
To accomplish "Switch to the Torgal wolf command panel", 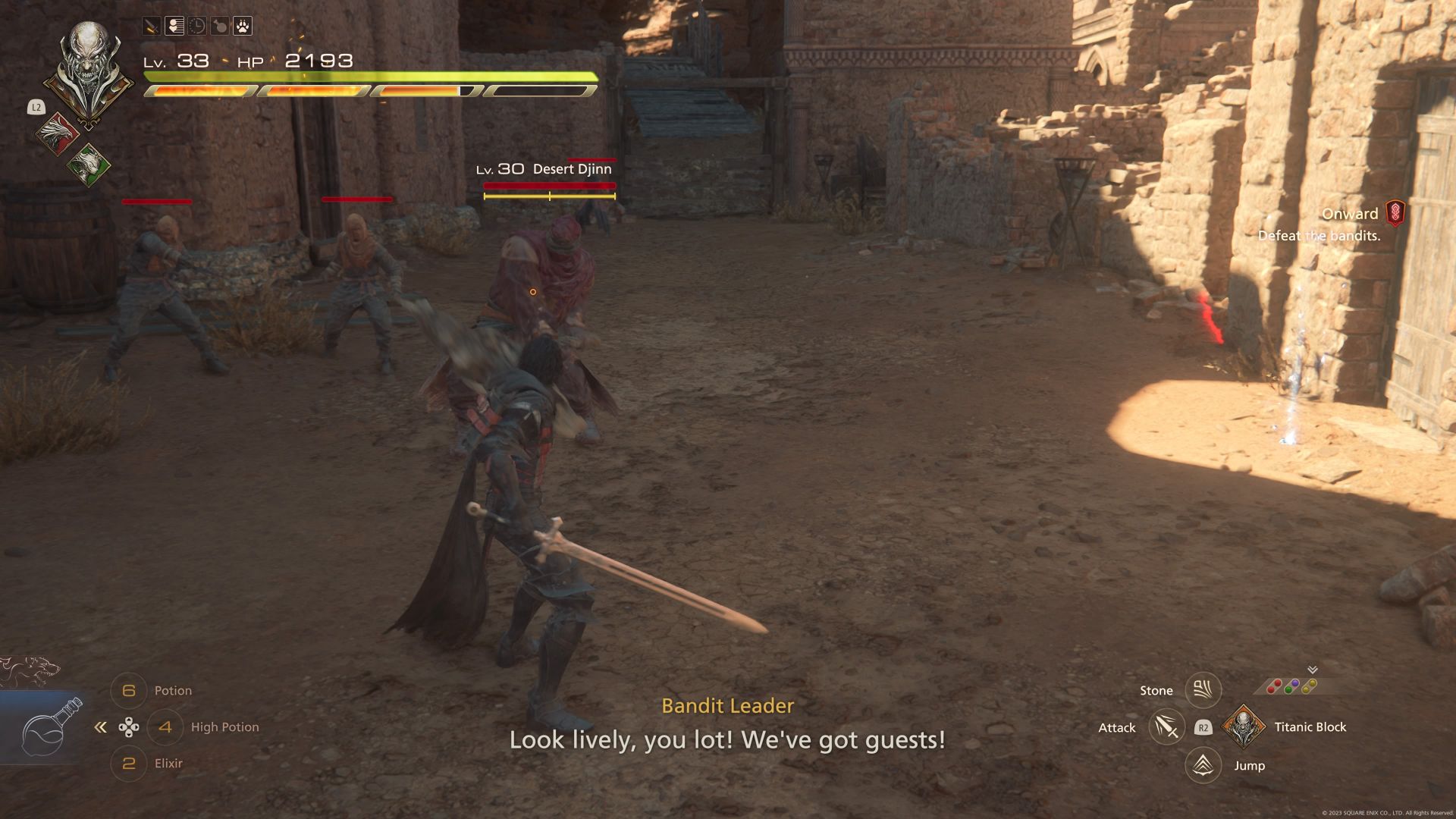I will pyautogui.click(x=30, y=670).
